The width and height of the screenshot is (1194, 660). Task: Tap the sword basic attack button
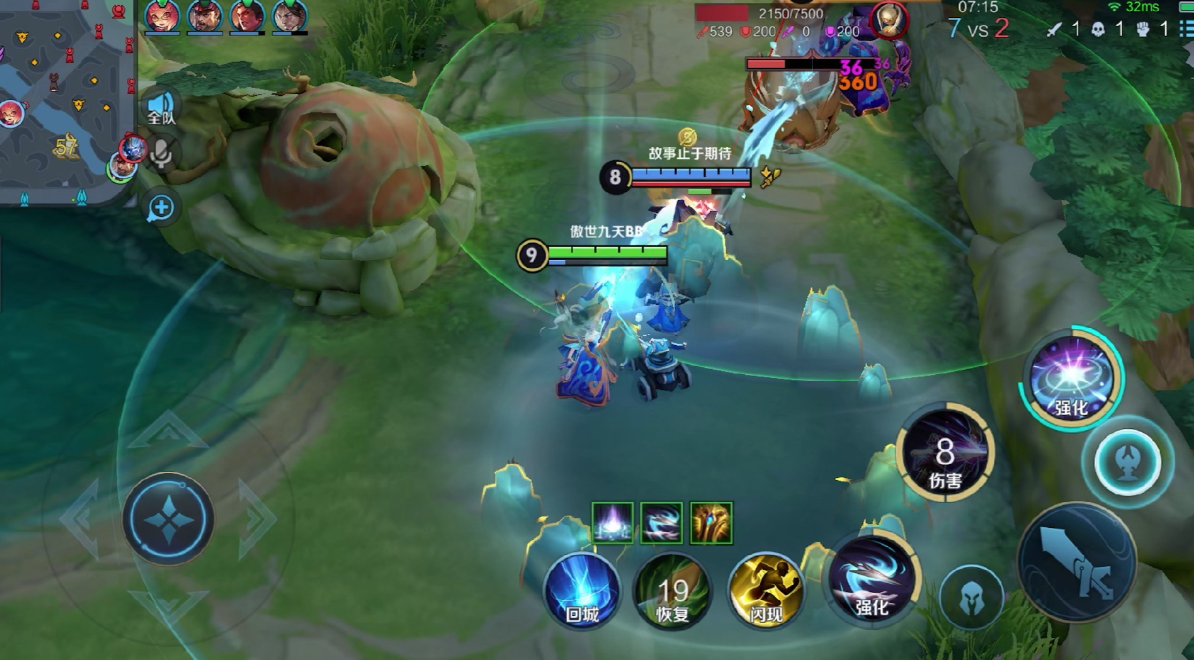(x=1076, y=562)
